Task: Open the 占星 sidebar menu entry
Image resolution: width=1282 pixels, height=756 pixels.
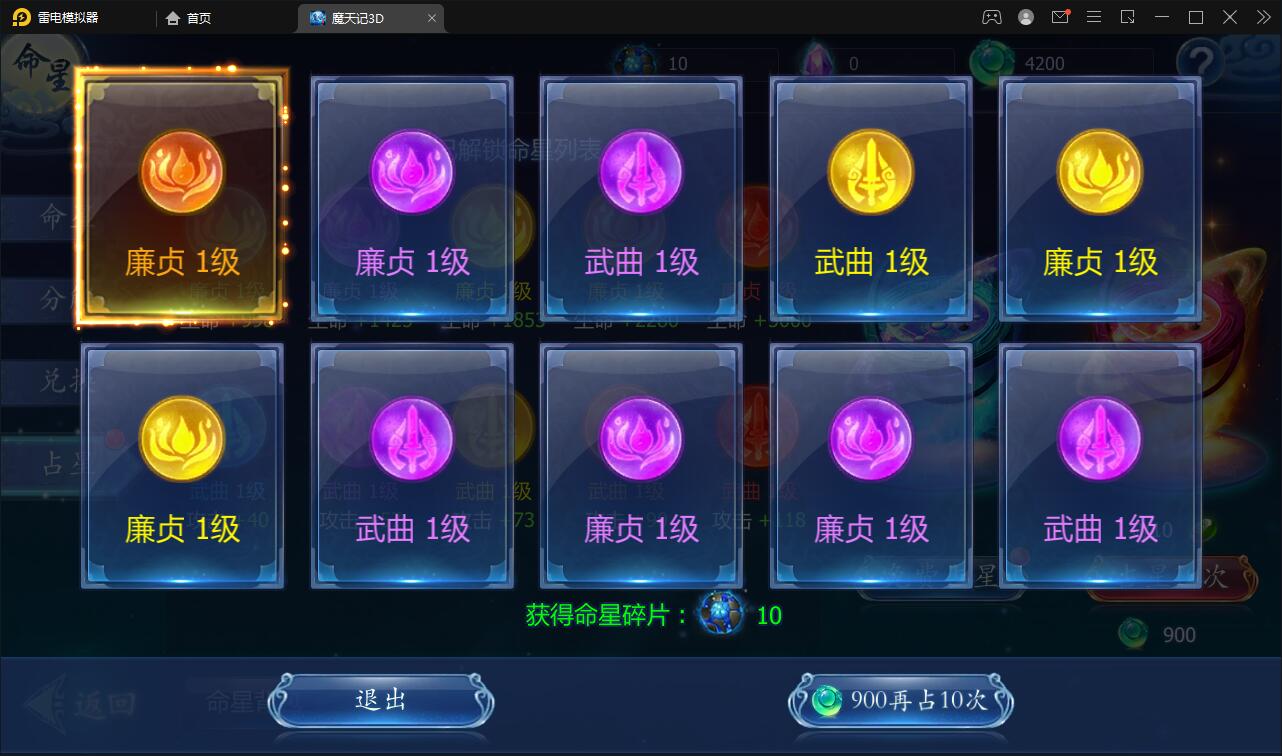Action: click(x=48, y=463)
